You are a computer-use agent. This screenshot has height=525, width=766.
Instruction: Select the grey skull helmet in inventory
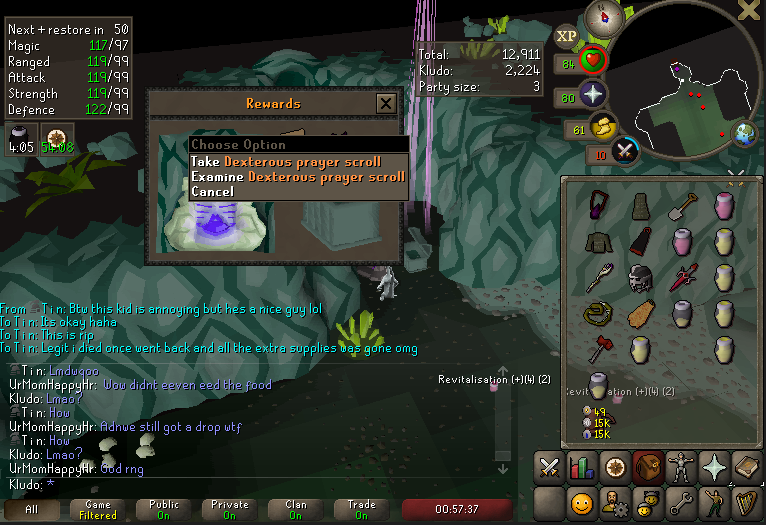pyautogui.click(x=641, y=278)
